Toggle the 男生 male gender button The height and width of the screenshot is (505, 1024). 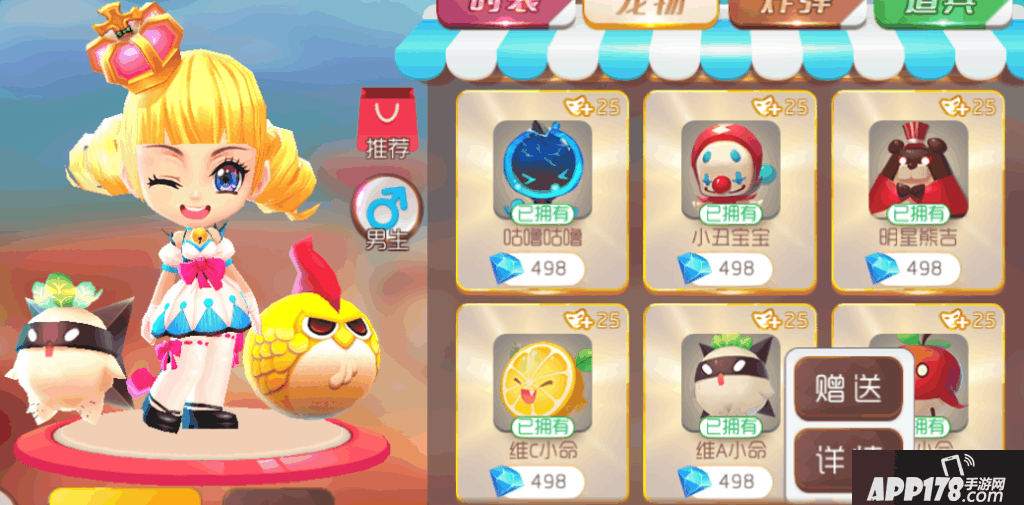pyautogui.click(x=386, y=213)
